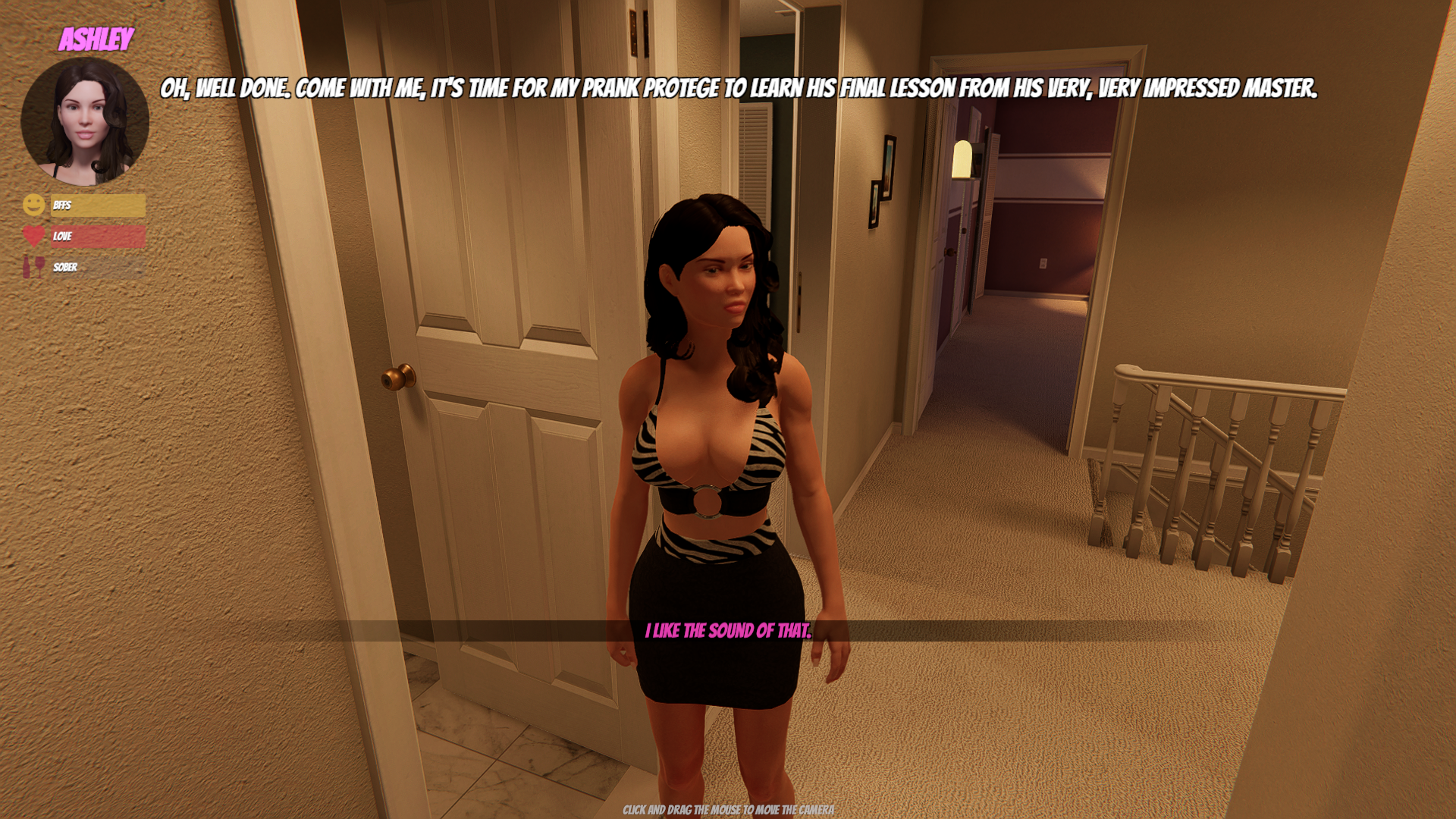Click the smiley above the friendship meter
1456x819 pixels.
click(33, 204)
